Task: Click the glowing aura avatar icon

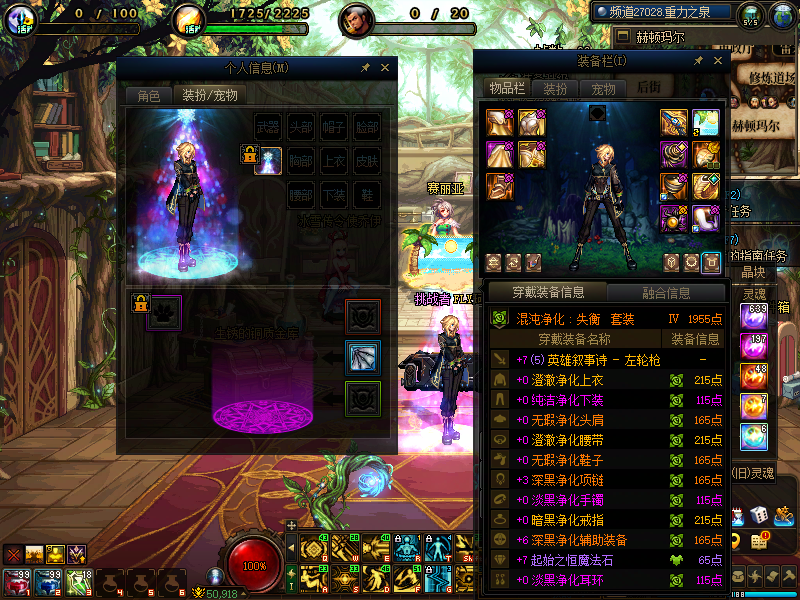Action: pyautogui.click(x=268, y=160)
